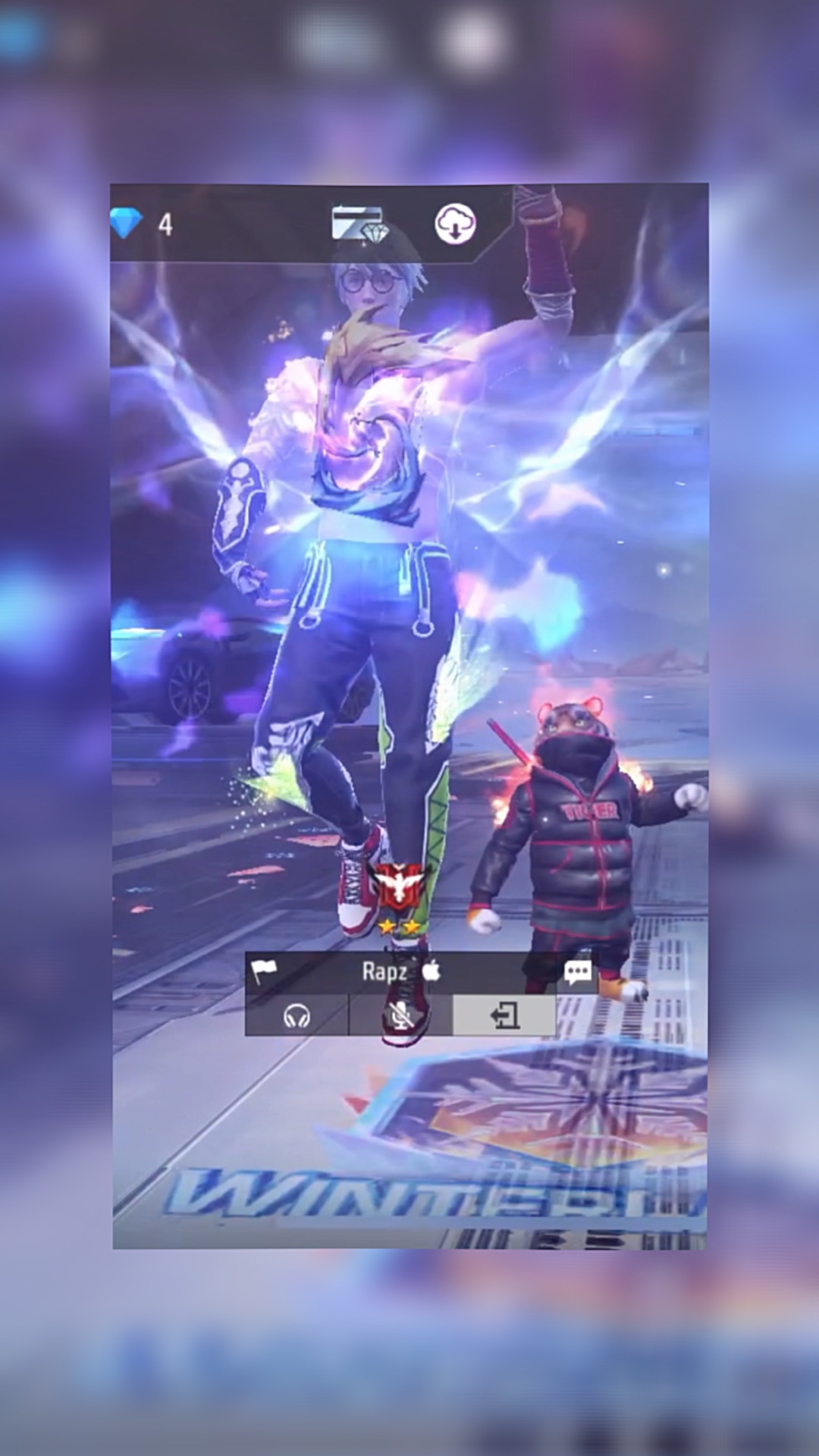Toggle the muted microphone button
This screenshot has width=819, height=1456.
(x=400, y=1015)
